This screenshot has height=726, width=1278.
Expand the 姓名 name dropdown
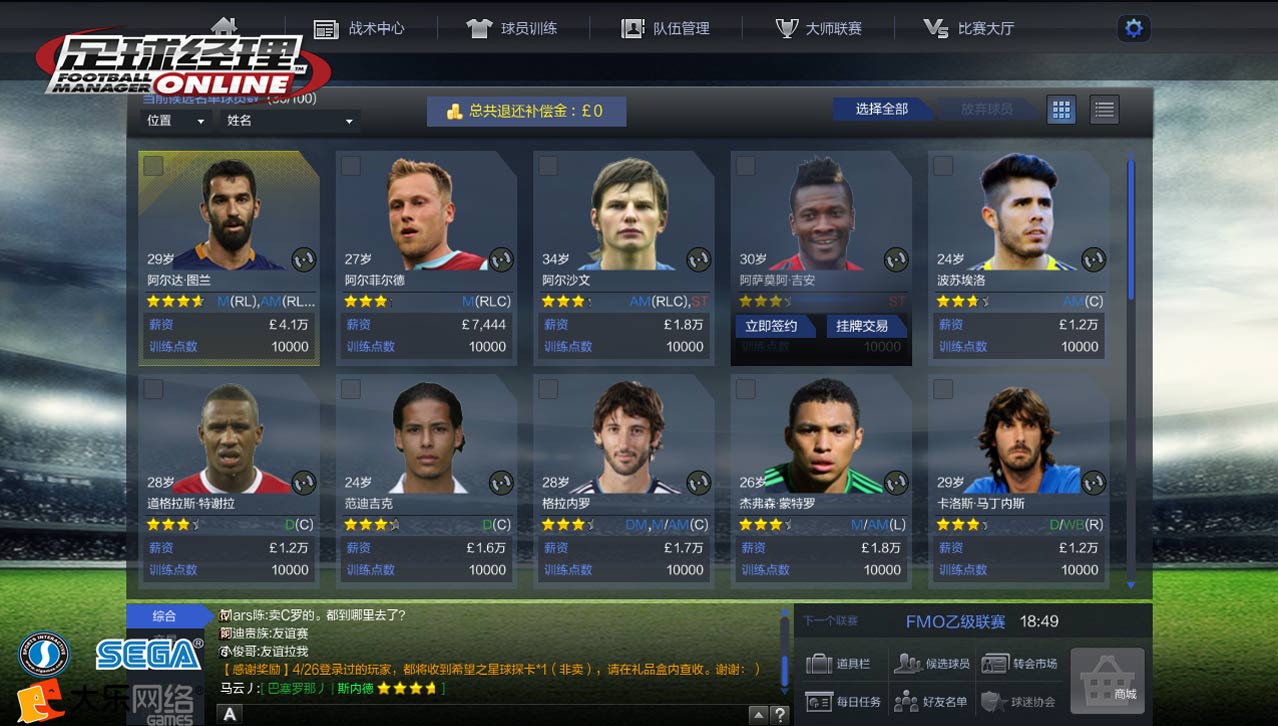tap(290, 121)
